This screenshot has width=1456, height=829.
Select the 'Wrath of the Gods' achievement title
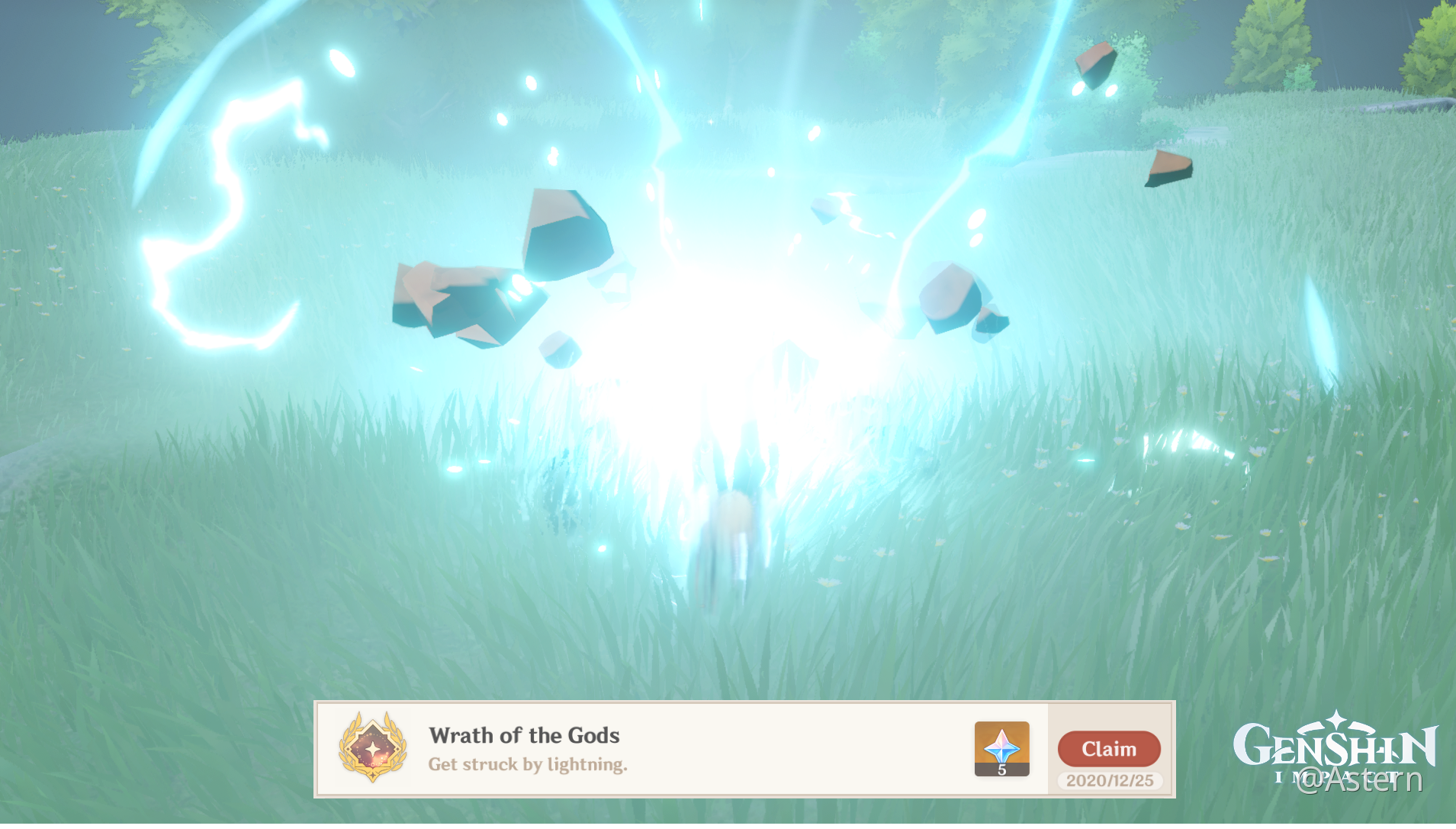pyautogui.click(x=524, y=736)
